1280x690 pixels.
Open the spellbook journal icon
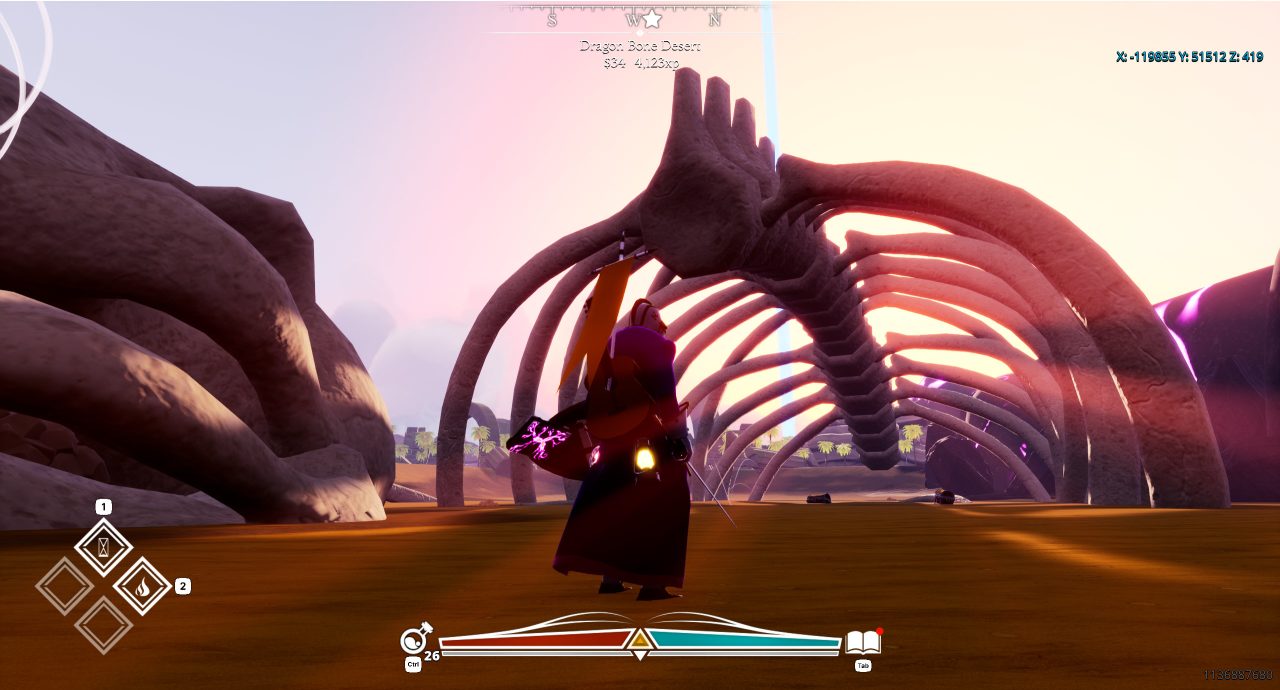pyautogui.click(x=862, y=642)
